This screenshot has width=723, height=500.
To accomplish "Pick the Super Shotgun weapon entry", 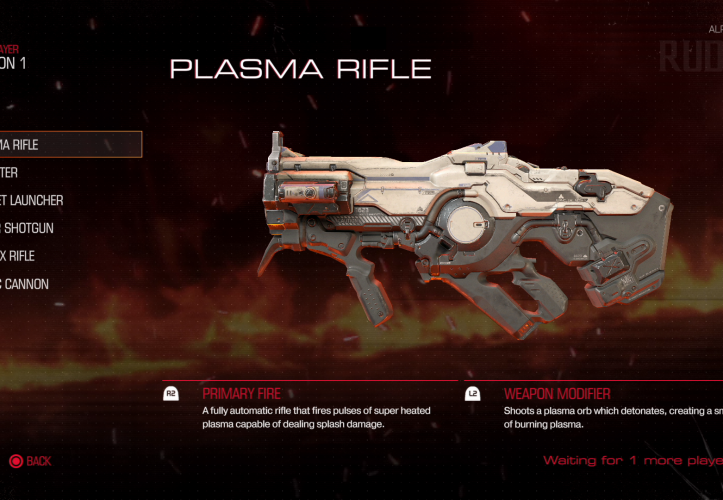I will pos(28,228).
